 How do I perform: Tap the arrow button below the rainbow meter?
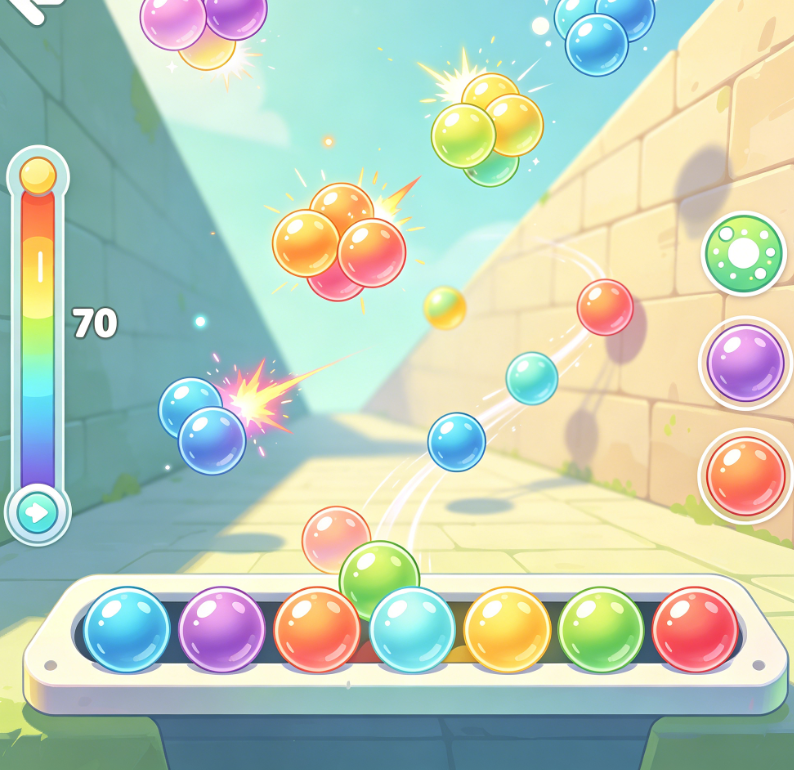click(38, 514)
